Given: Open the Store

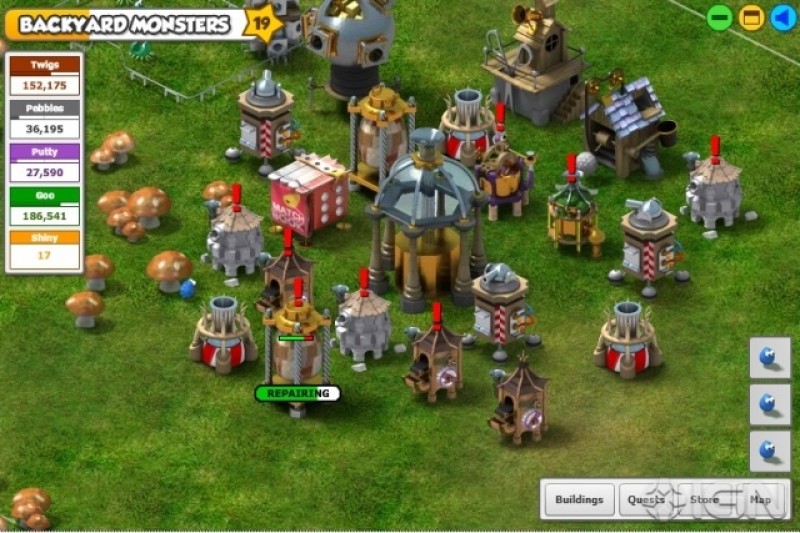Looking at the screenshot, I should pos(704,499).
